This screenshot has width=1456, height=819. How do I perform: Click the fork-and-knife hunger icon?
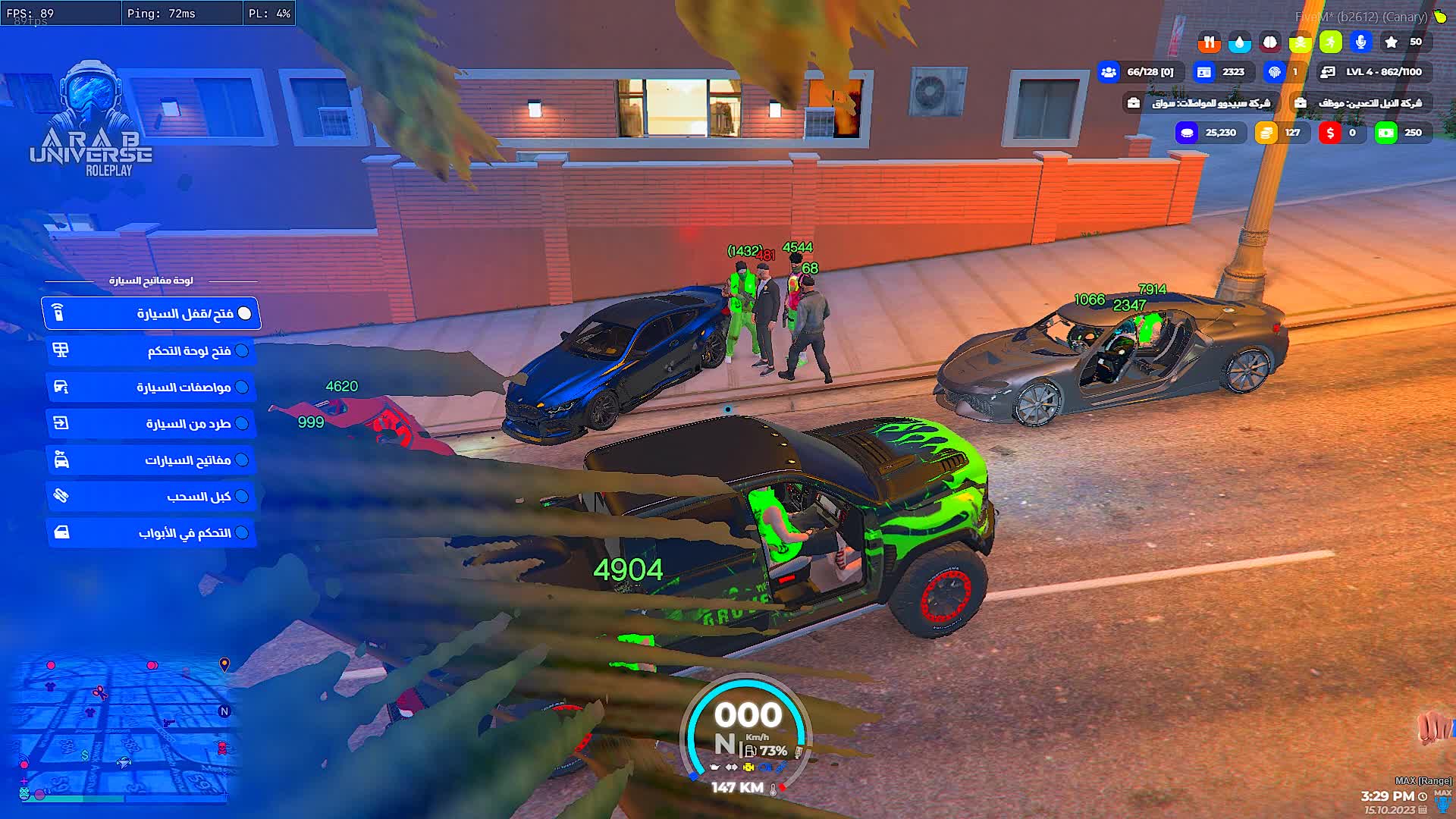coord(1209,42)
